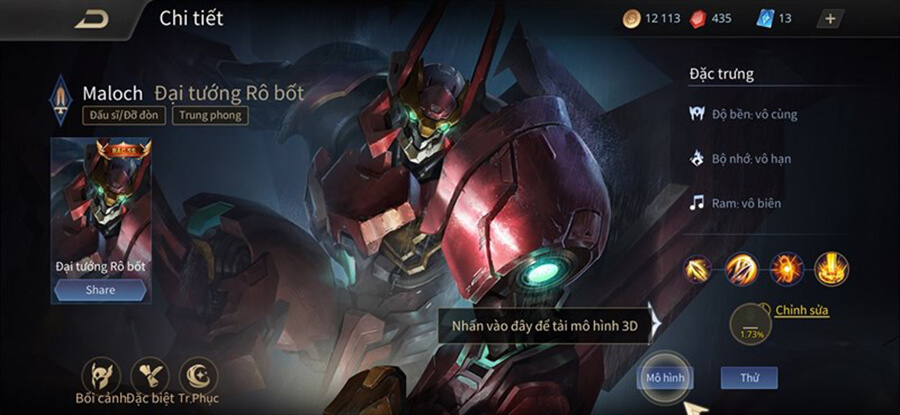This screenshot has width=900, height=415.
Task: Click the blue voucher currency counter
Action: pyautogui.click(x=777, y=18)
